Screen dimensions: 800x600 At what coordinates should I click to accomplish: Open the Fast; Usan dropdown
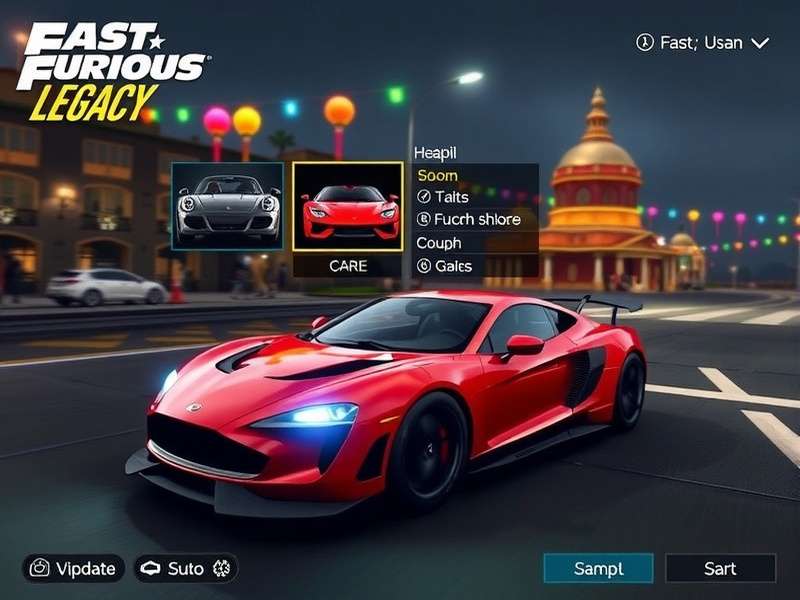703,43
